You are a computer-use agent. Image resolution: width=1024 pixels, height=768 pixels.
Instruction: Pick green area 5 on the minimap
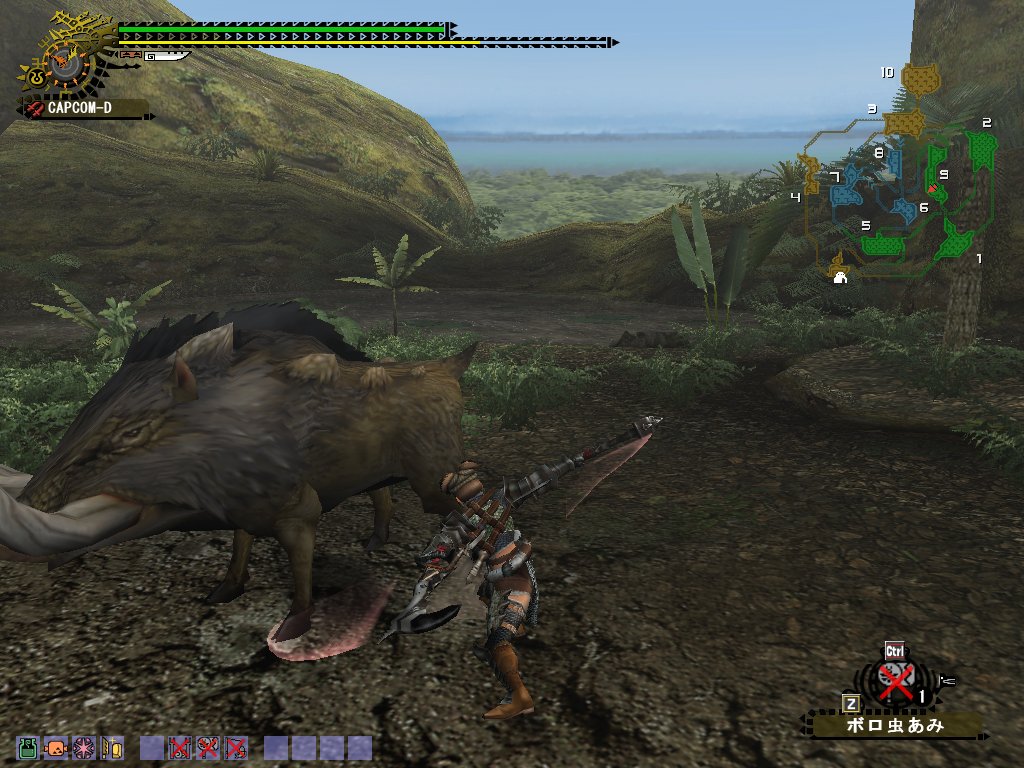(882, 243)
